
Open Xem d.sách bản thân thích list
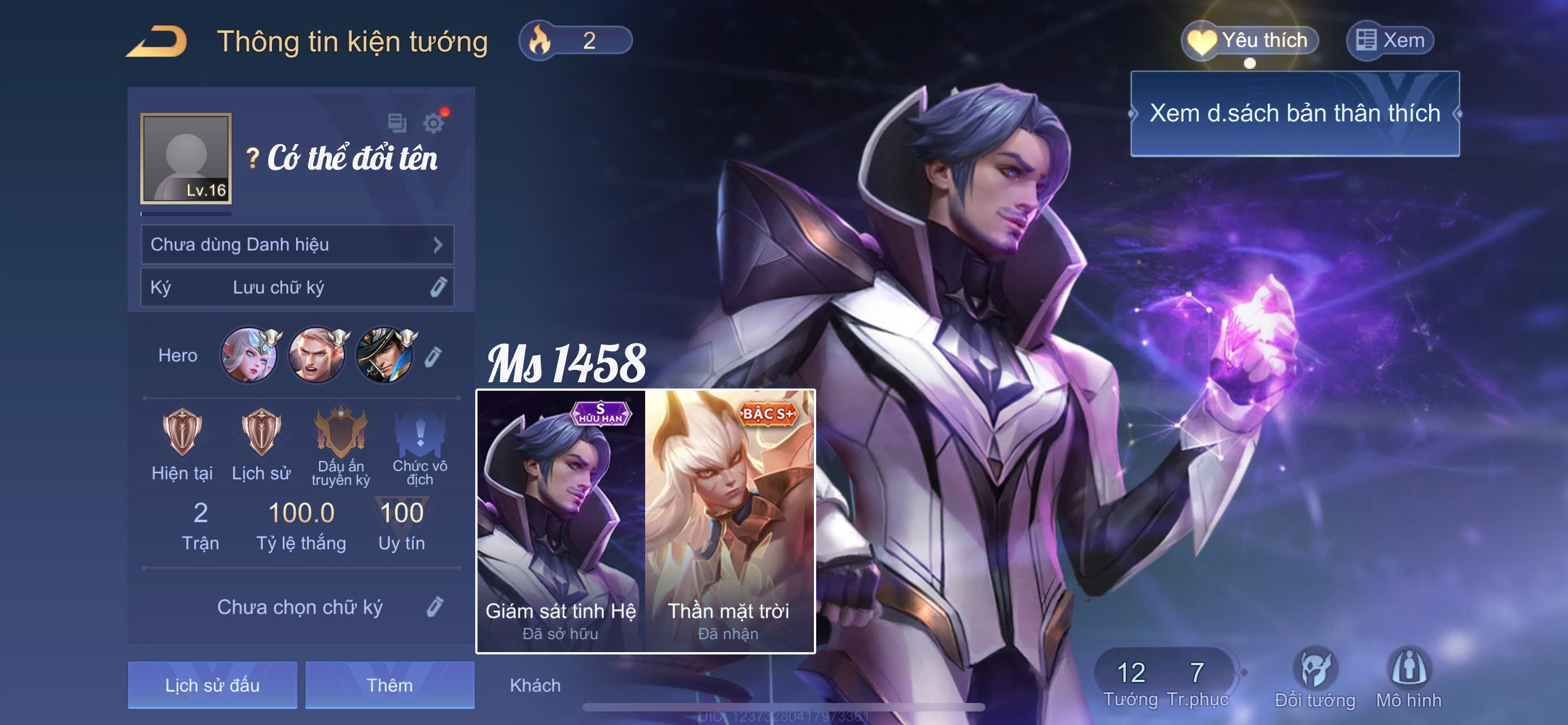(1294, 114)
